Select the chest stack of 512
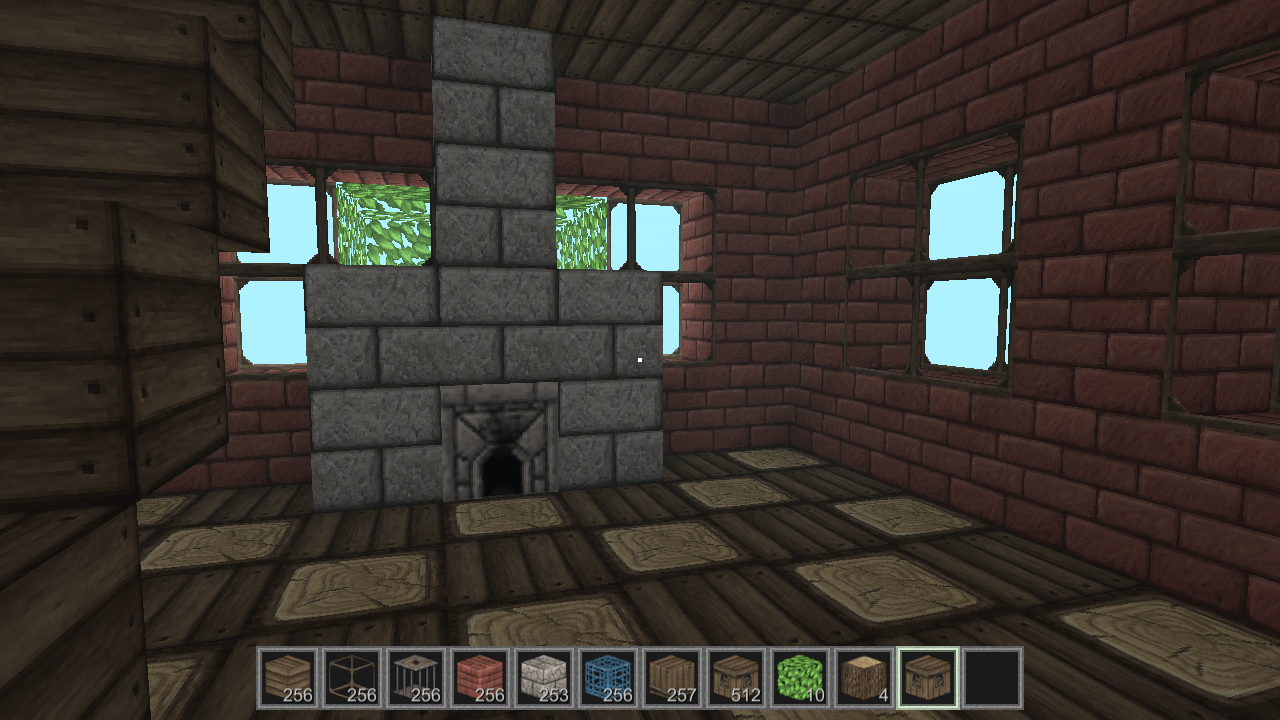 (736, 680)
